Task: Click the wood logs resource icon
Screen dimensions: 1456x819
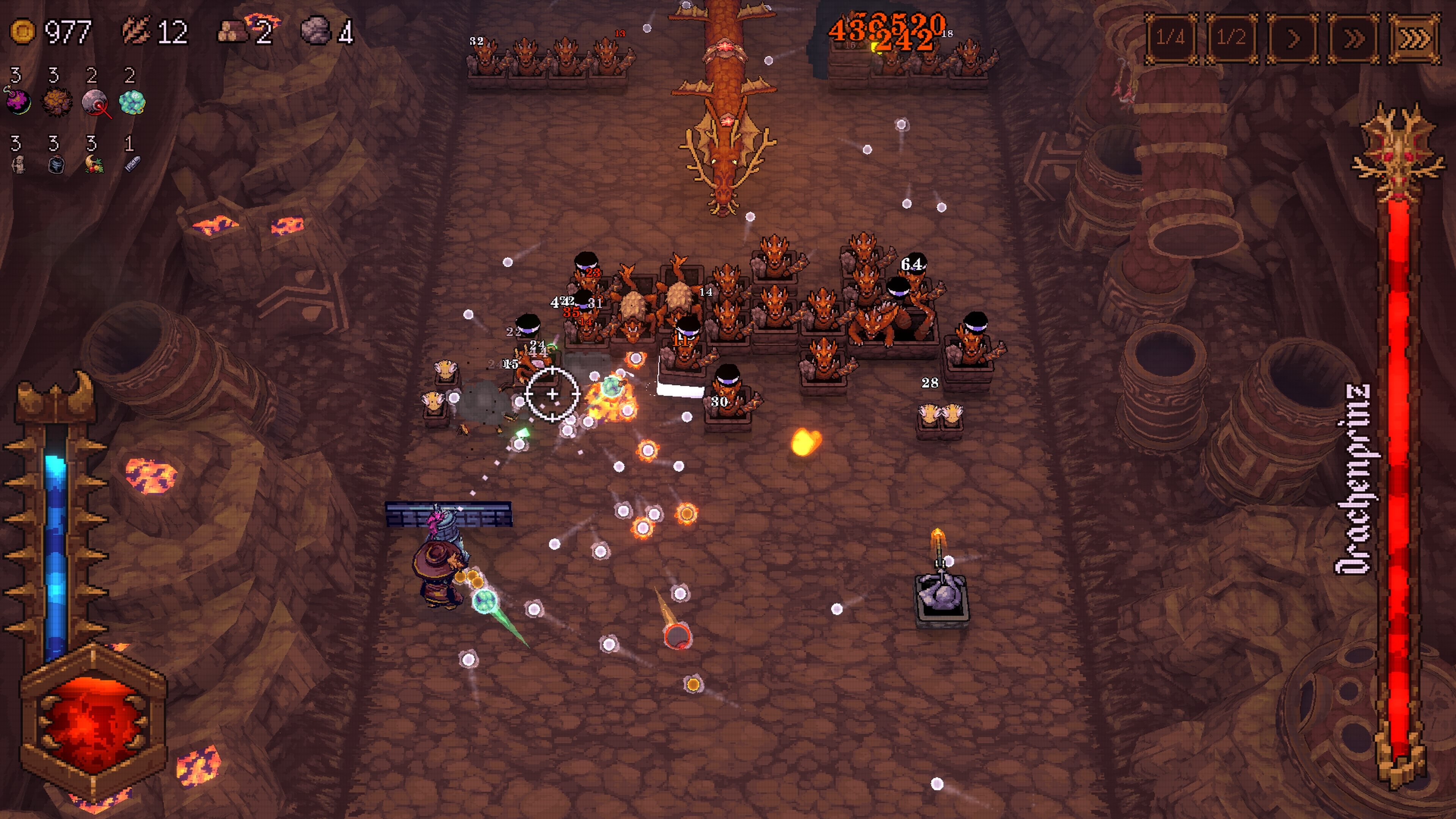Action: tap(232, 32)
